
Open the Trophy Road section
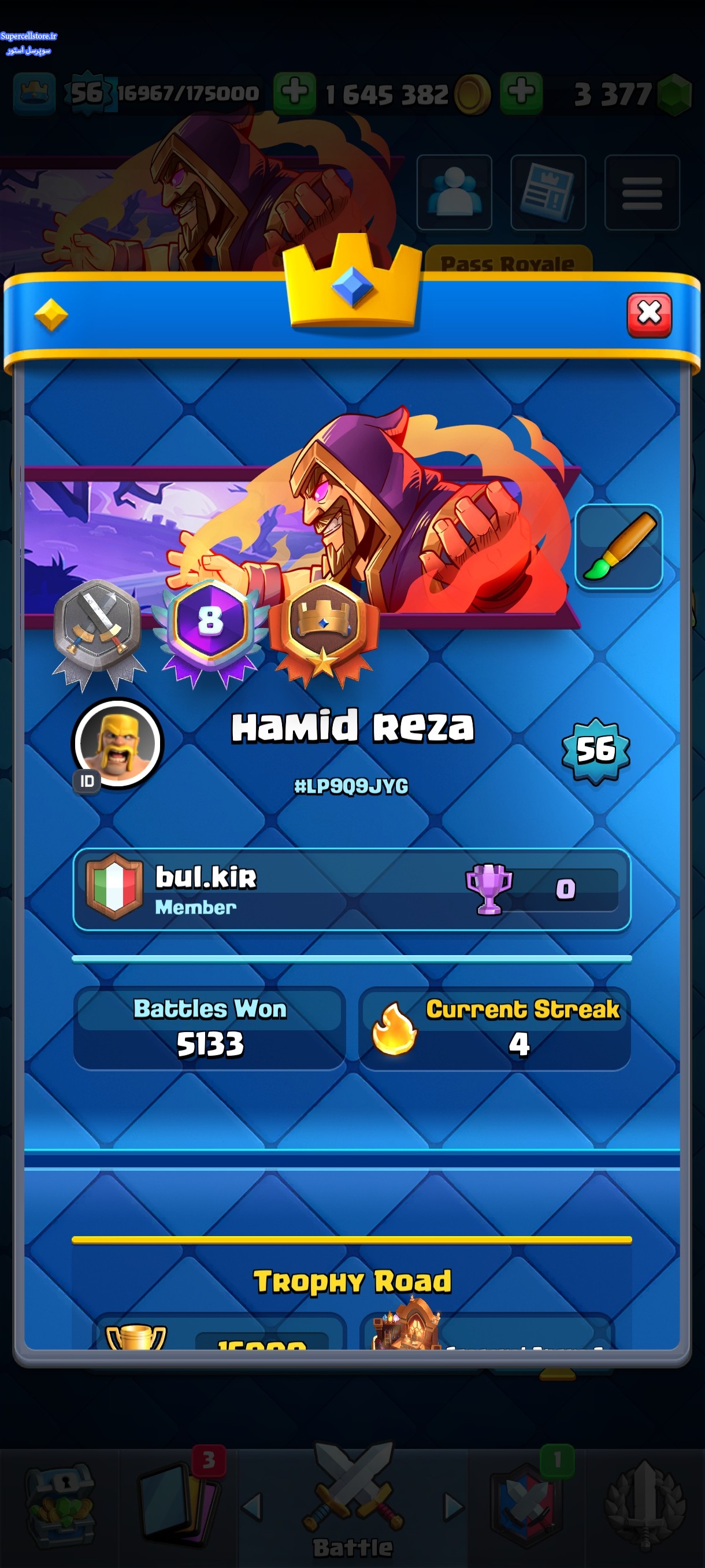[351, 1281]
